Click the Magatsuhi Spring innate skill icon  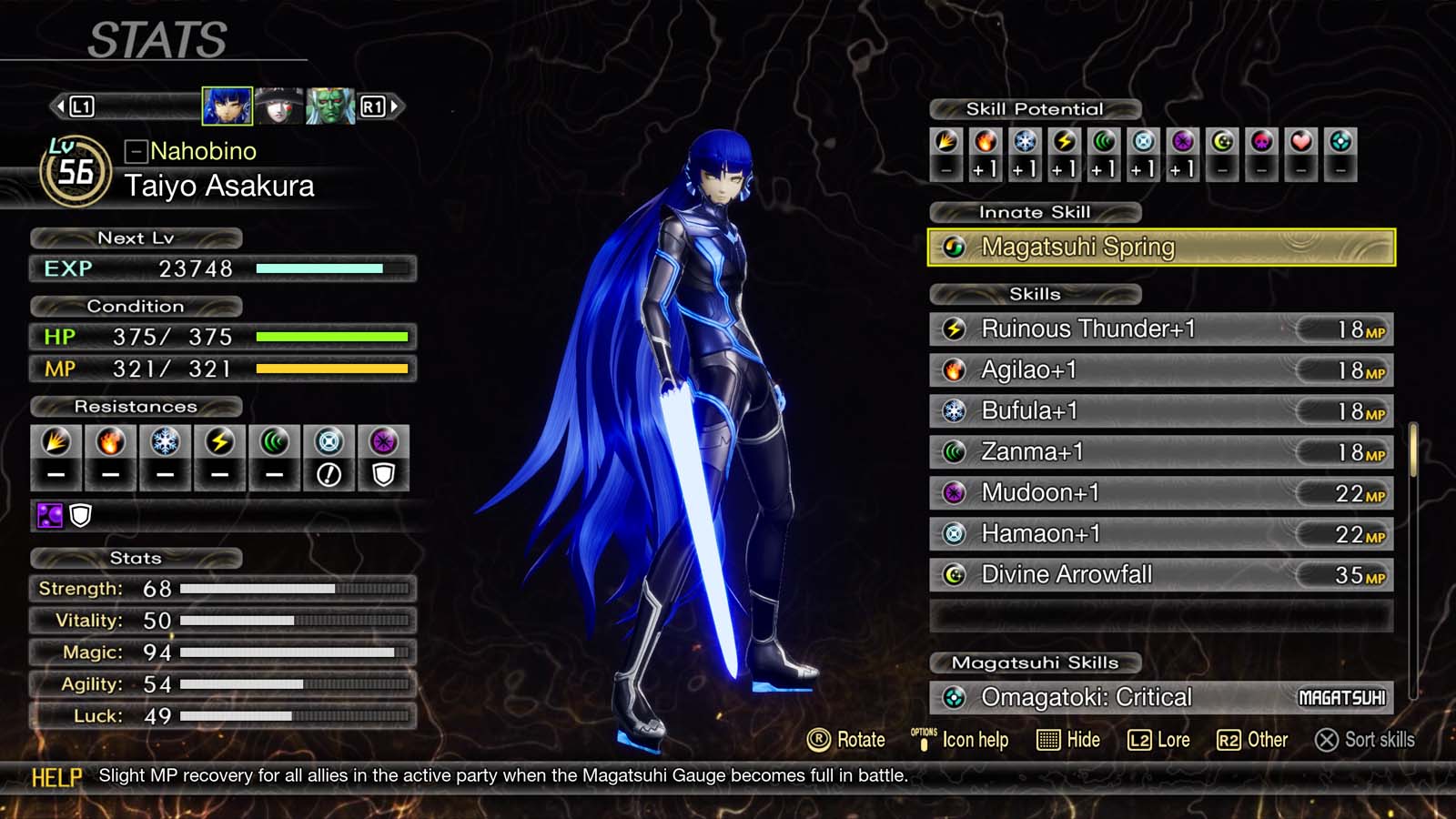click(954, 246)
